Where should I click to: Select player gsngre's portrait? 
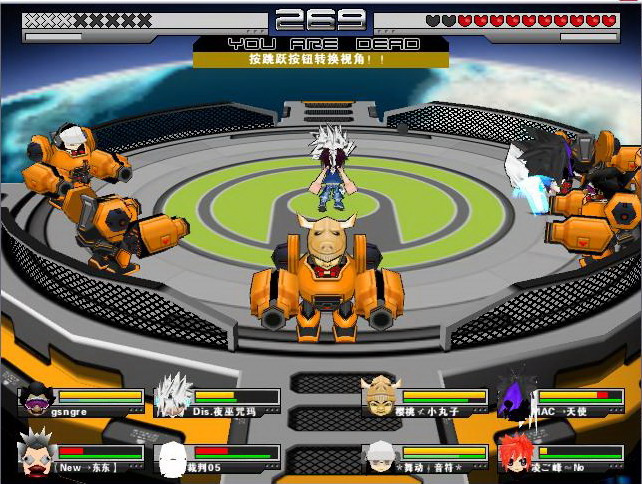point(37,397)
